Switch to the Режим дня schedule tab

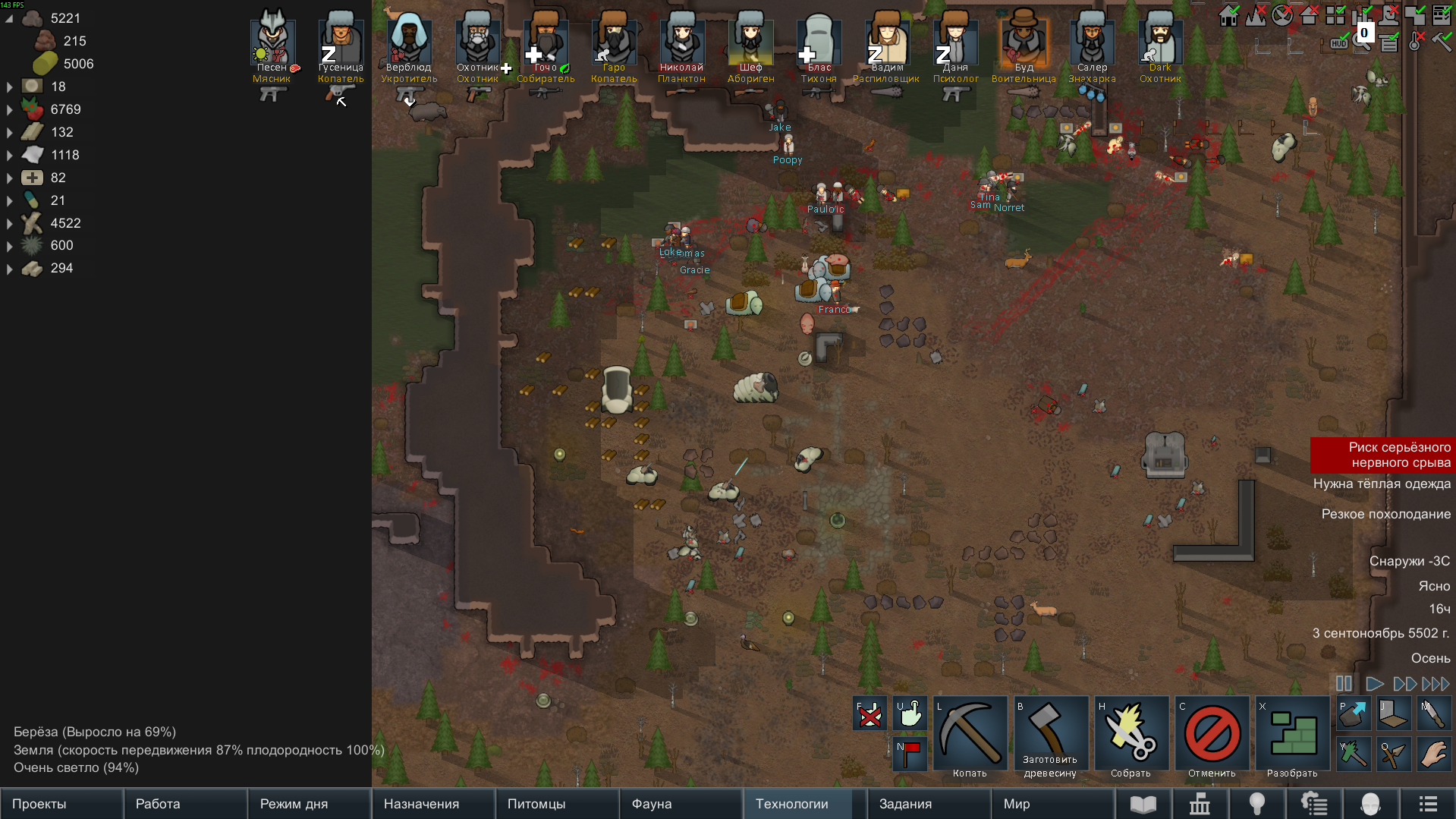pos(309,804)
